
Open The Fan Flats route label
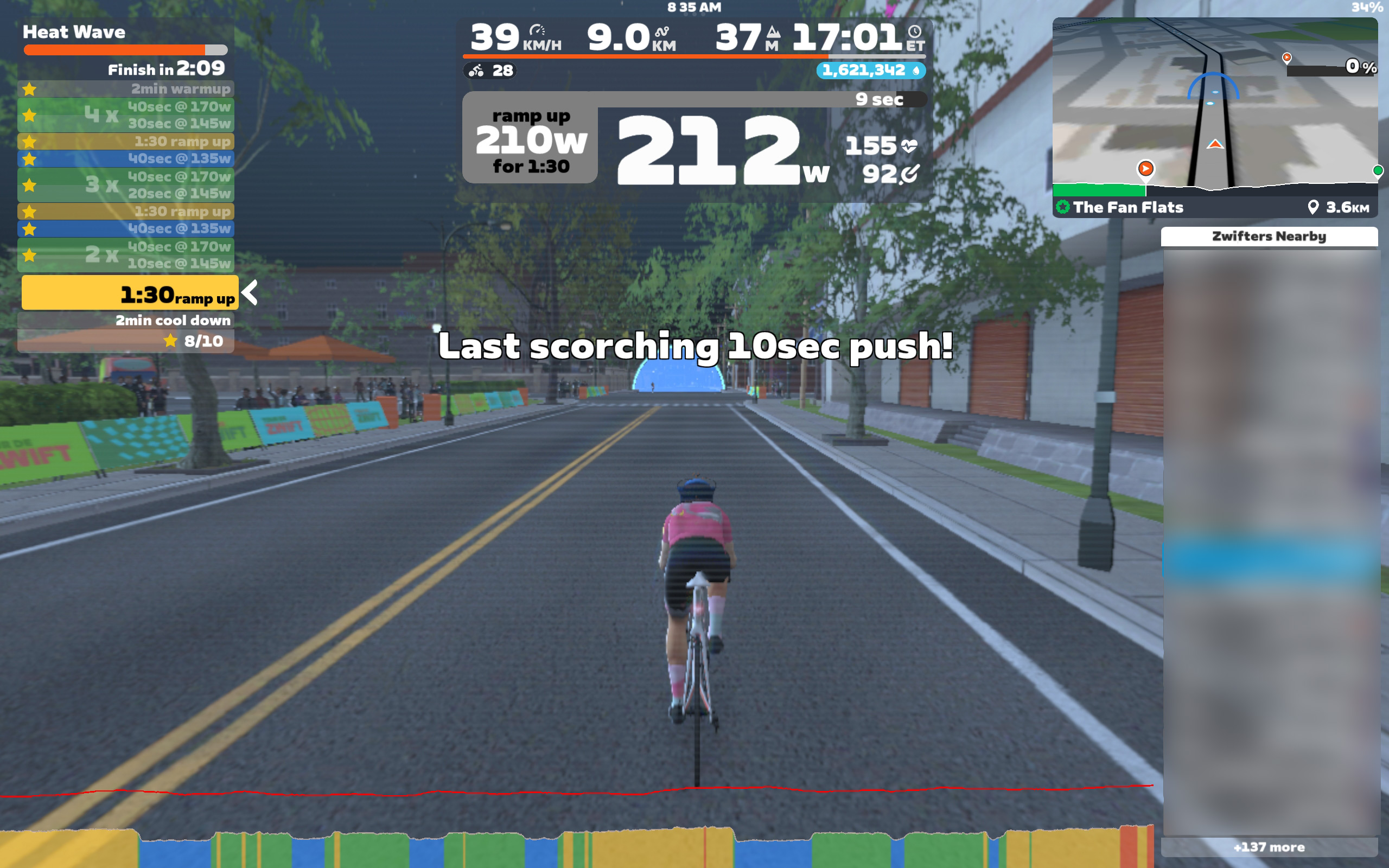point(1127,207)
